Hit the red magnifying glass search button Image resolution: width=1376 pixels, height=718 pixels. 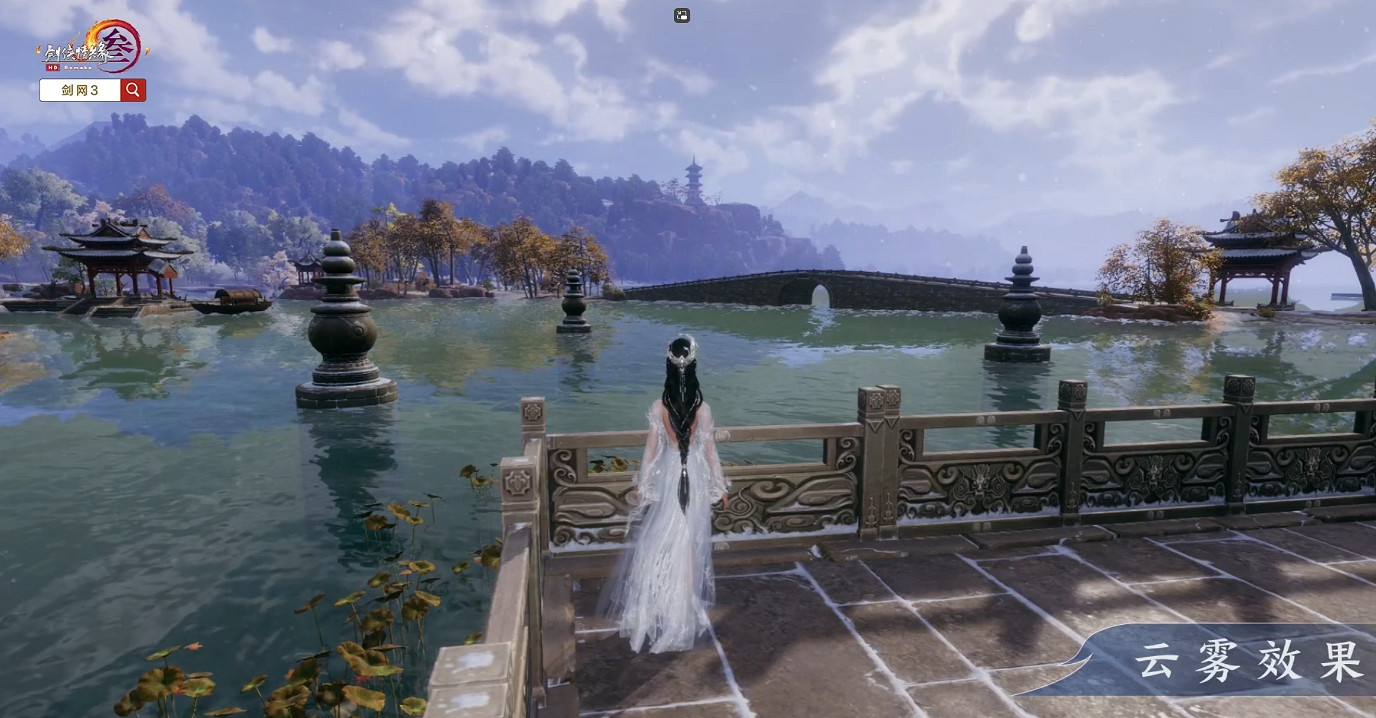coord(133,90)
